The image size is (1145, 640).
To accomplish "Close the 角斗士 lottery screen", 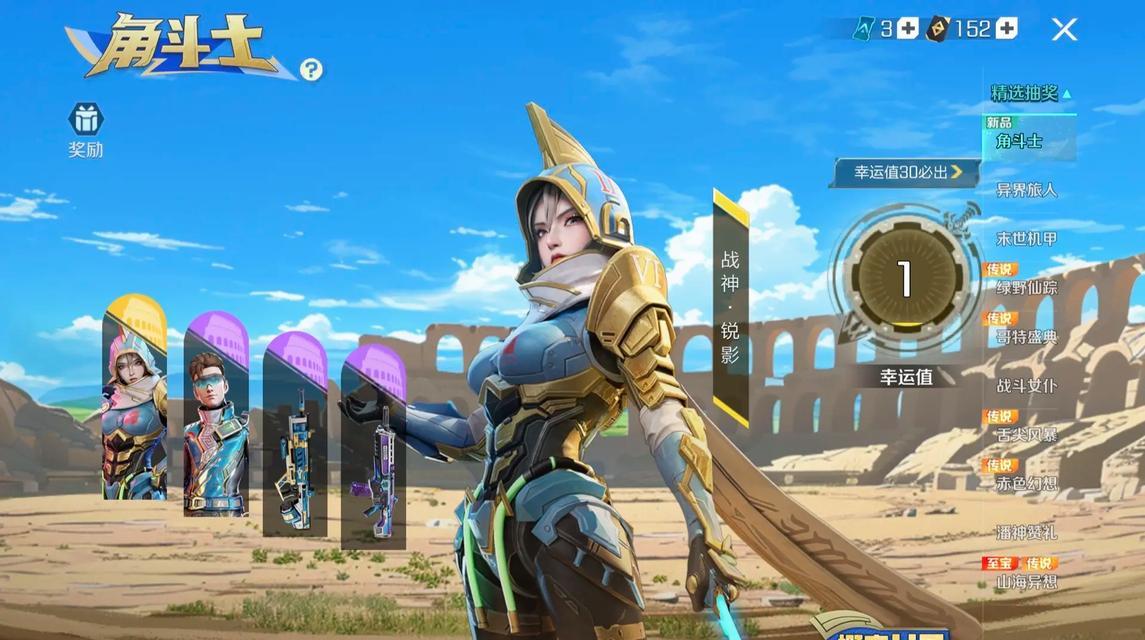I will [1064, 29].
